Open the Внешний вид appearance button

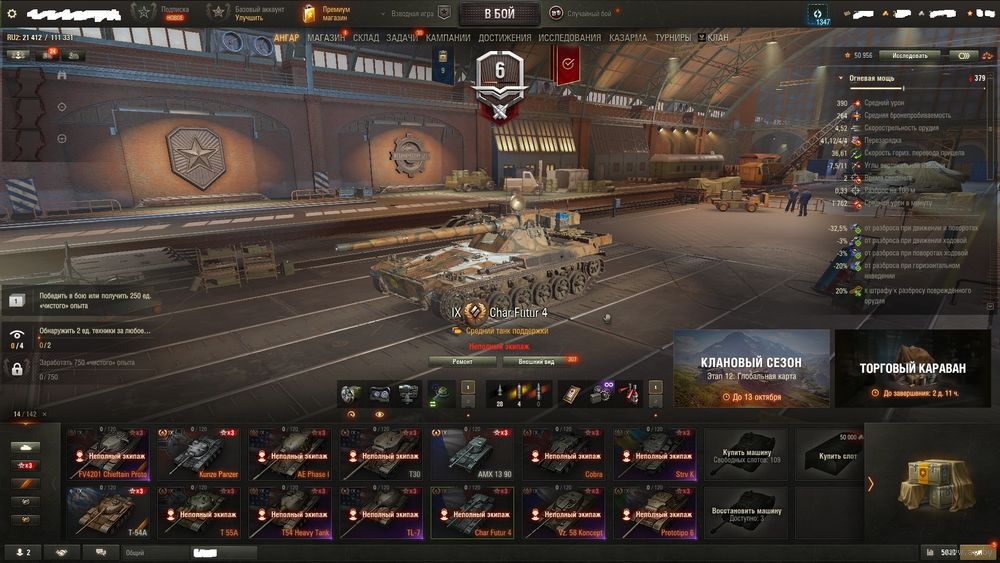coord(537,361)
